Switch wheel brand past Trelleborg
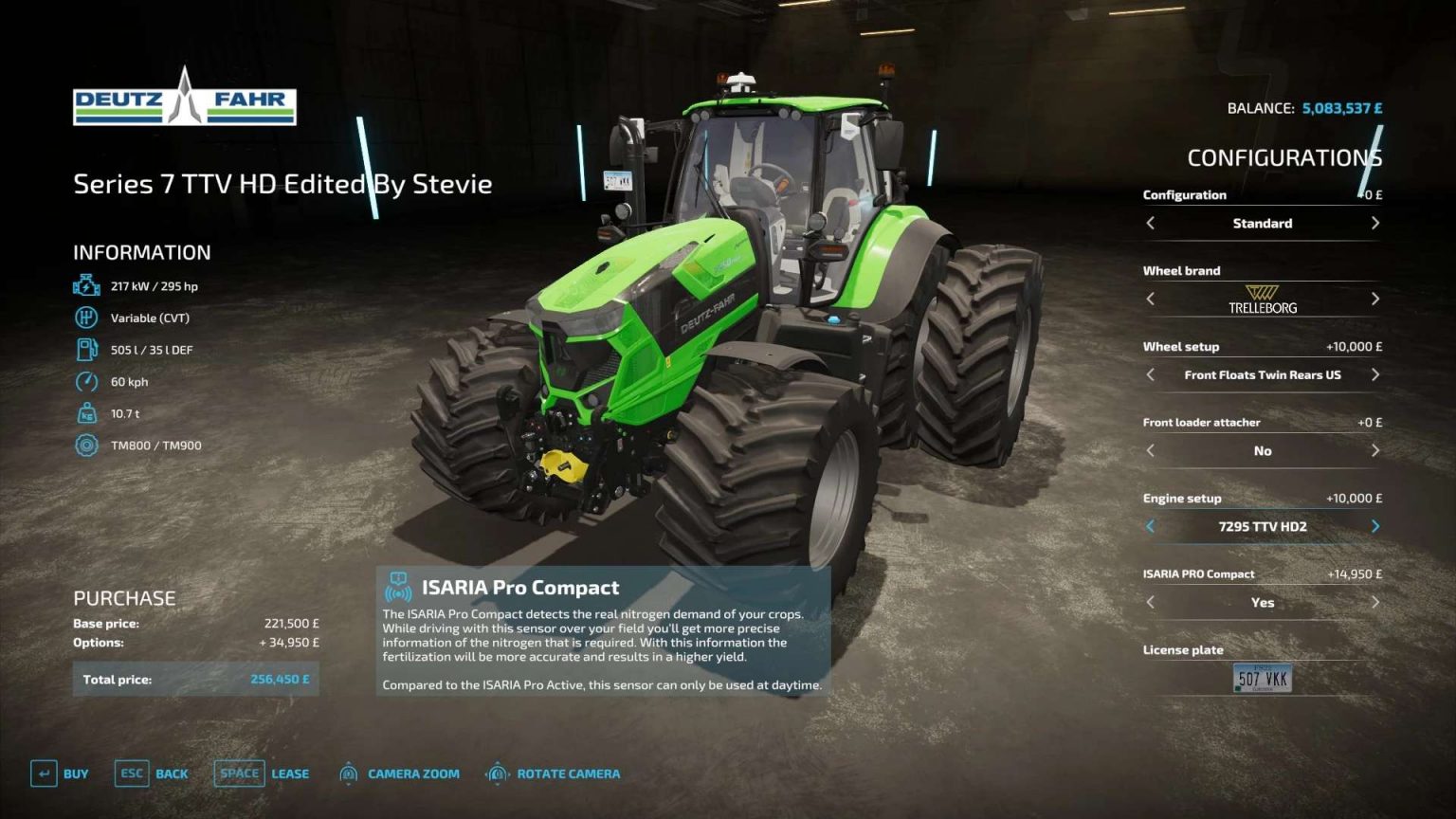This screenshot has height=819, width=1456. [1375, 299]
